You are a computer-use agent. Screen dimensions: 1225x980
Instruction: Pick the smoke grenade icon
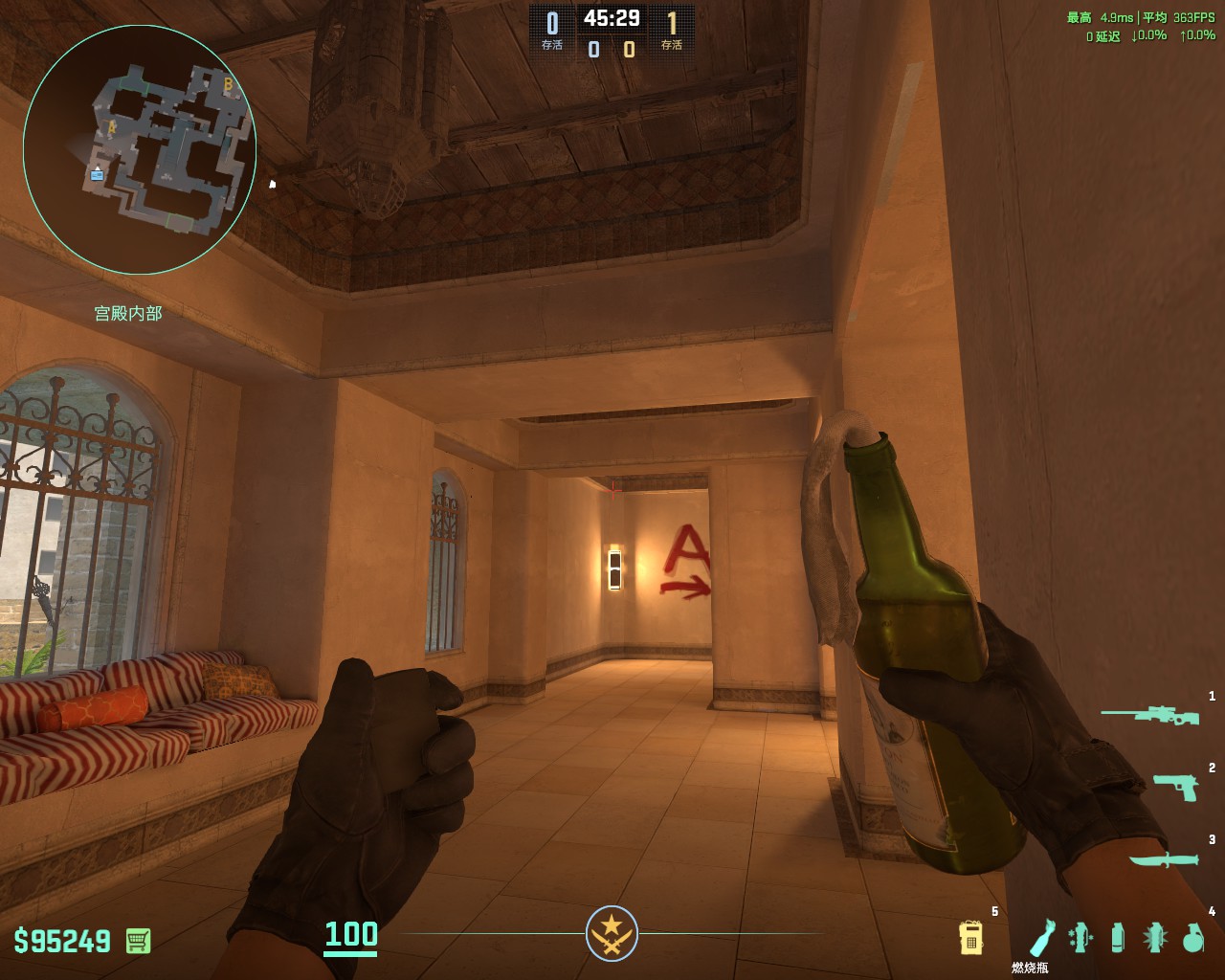coord(1118,937)
